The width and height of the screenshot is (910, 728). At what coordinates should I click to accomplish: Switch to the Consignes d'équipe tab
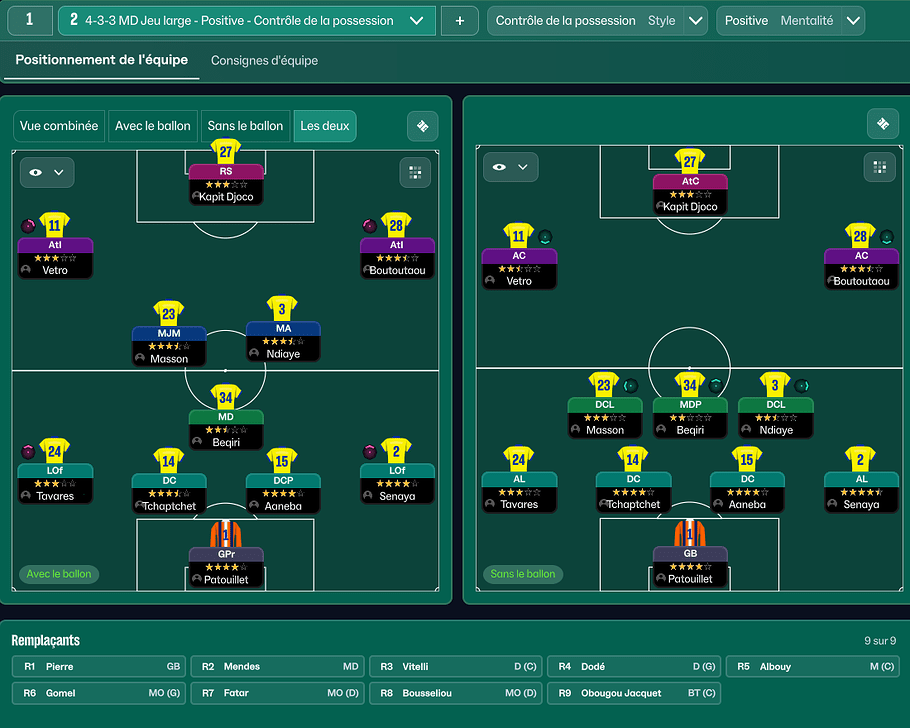264,61
